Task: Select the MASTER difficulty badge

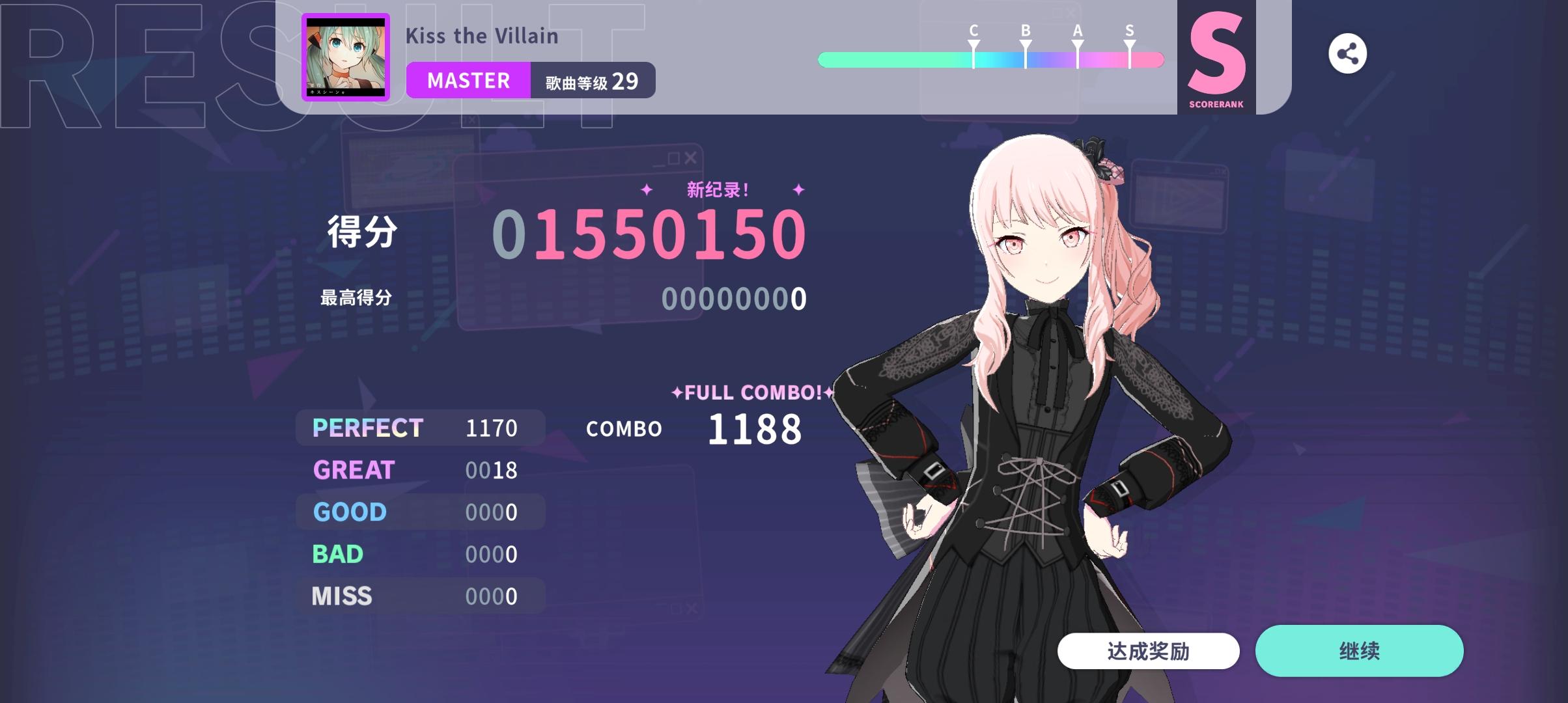Action: click(x=468, y=80)
